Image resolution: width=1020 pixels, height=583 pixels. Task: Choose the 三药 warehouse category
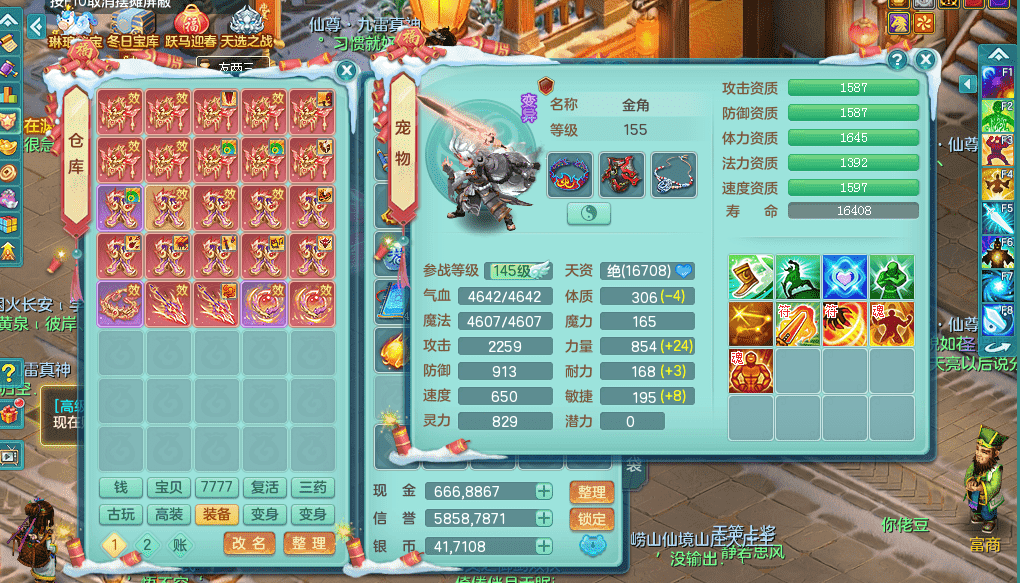(x=312, y=488)
